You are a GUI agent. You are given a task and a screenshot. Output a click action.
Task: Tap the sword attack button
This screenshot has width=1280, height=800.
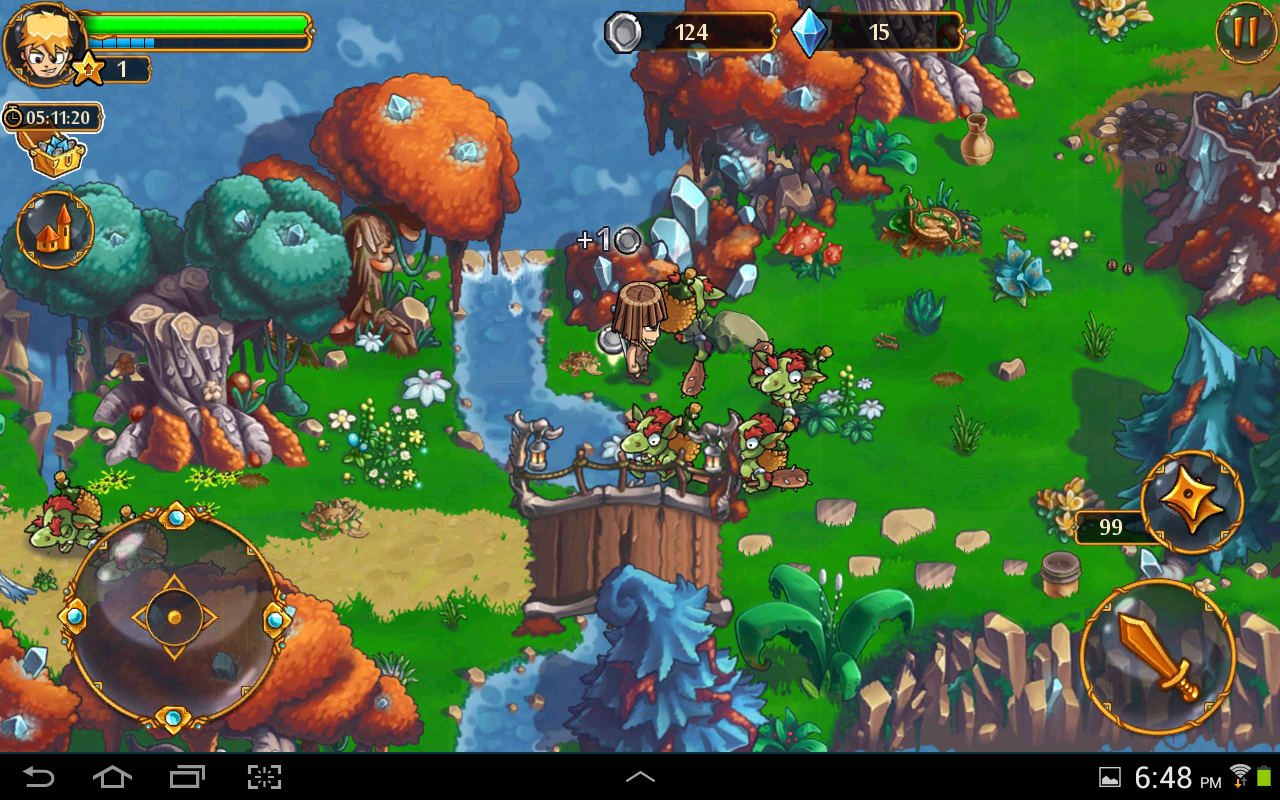(x=1158, y=656)
